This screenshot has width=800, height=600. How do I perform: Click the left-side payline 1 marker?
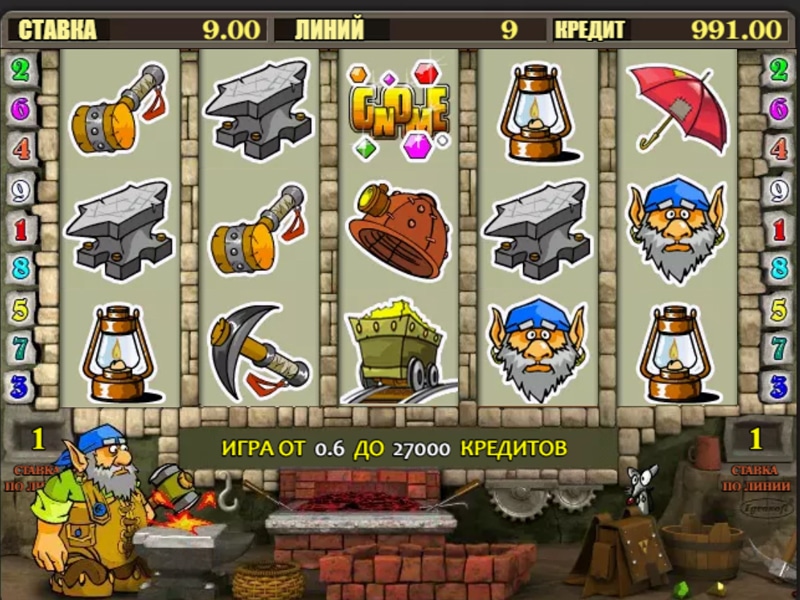[20, 229]
